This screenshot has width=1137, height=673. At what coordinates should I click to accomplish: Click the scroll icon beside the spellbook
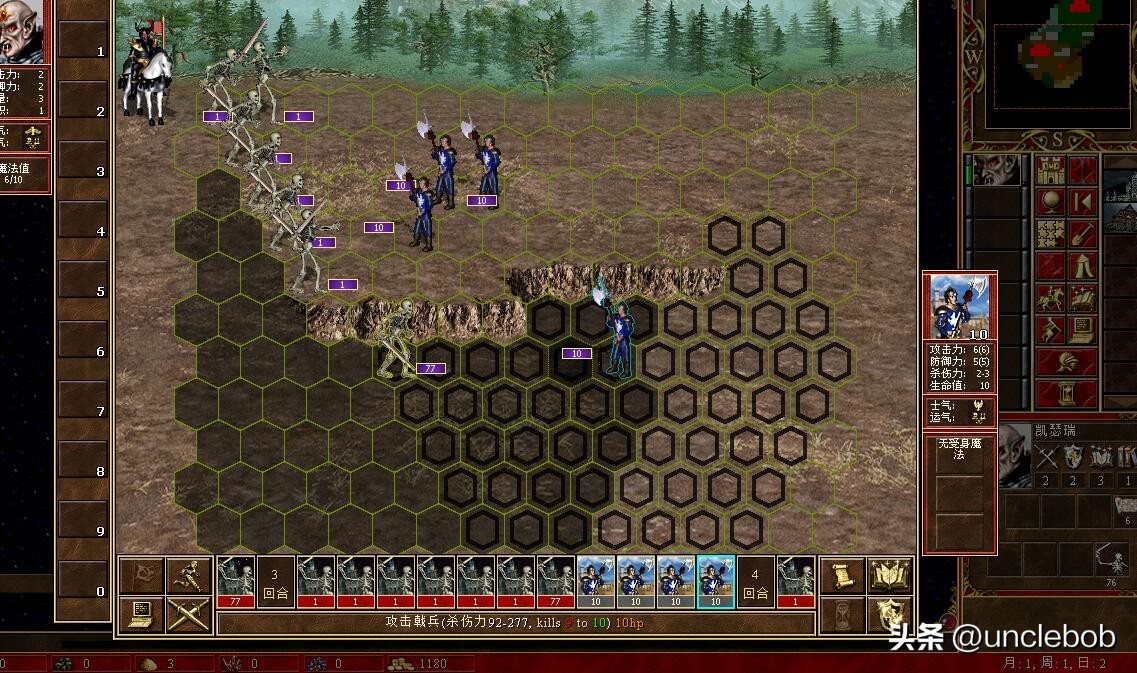click(x=841, y=575)
